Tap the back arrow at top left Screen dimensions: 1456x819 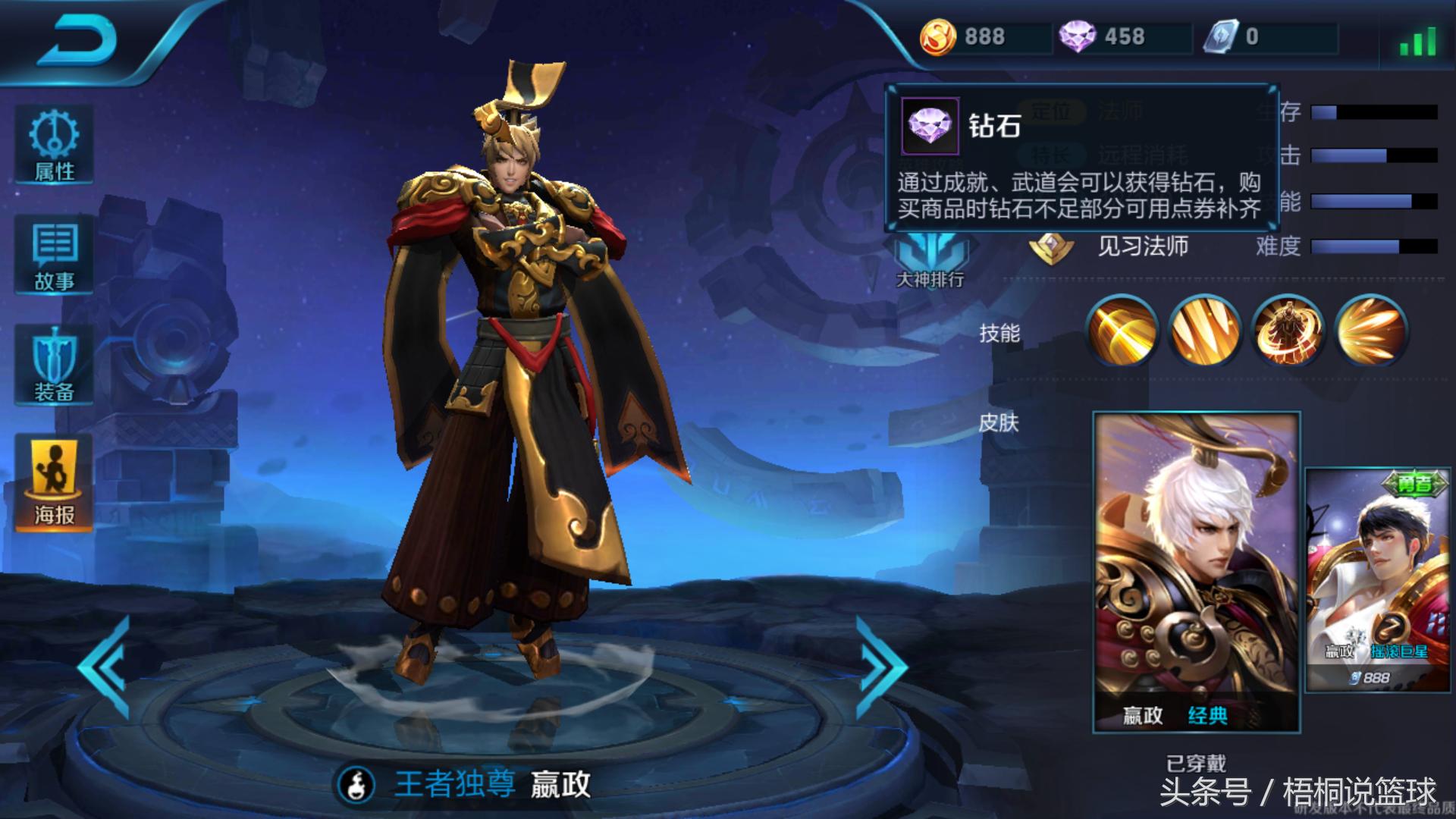point(83,36)
